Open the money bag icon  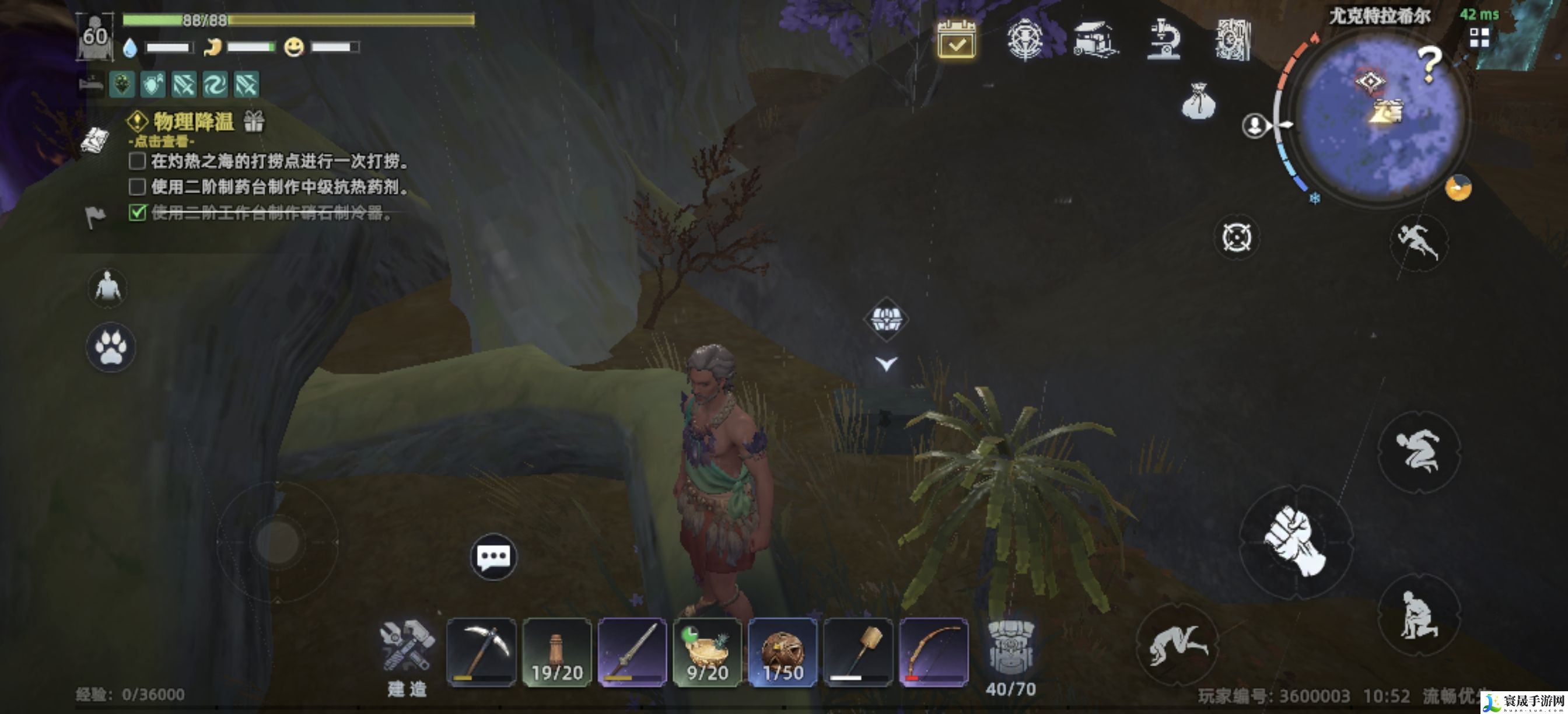[1198, 101]
